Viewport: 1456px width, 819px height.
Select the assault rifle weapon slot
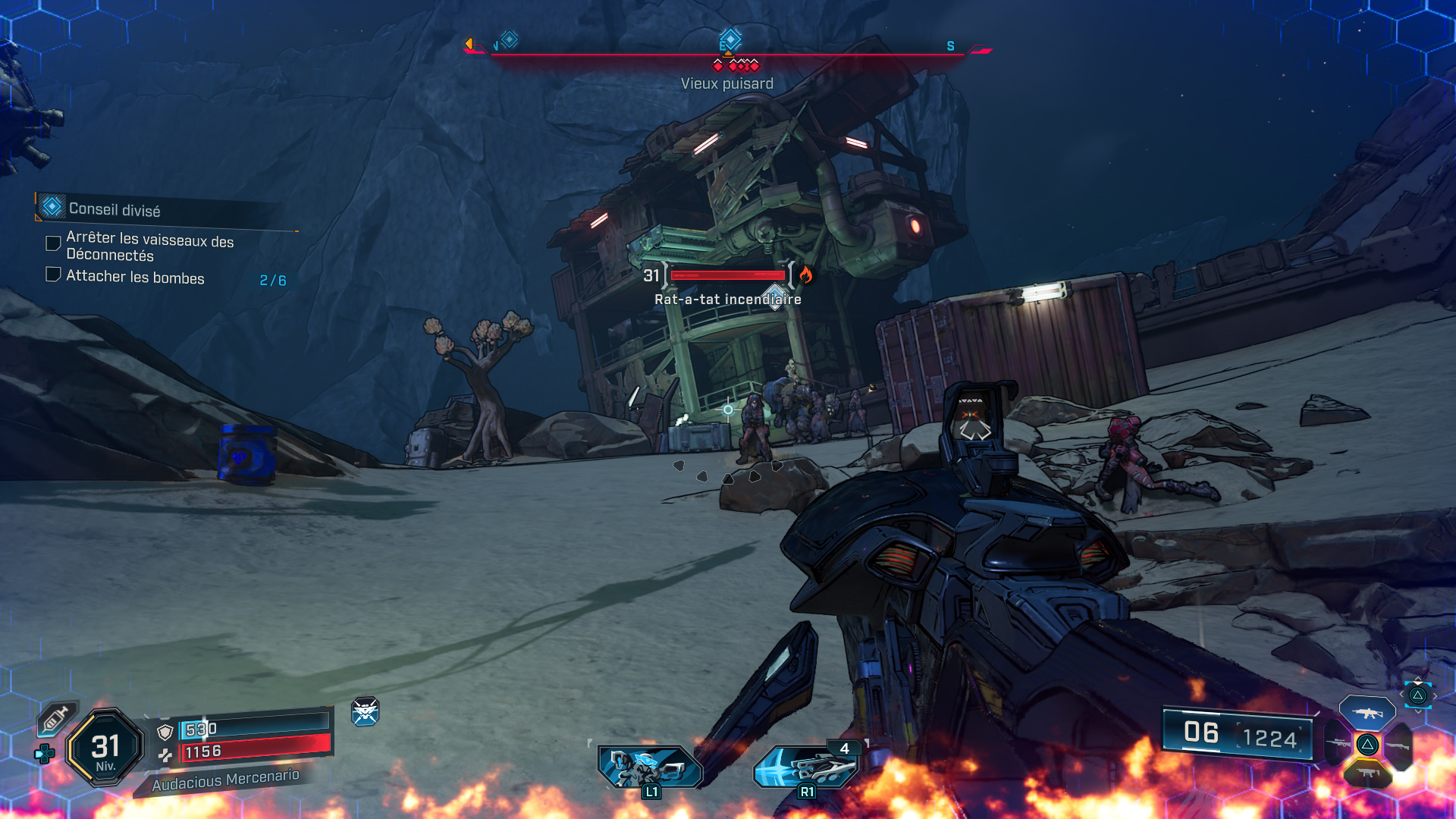coord(1367,713)
